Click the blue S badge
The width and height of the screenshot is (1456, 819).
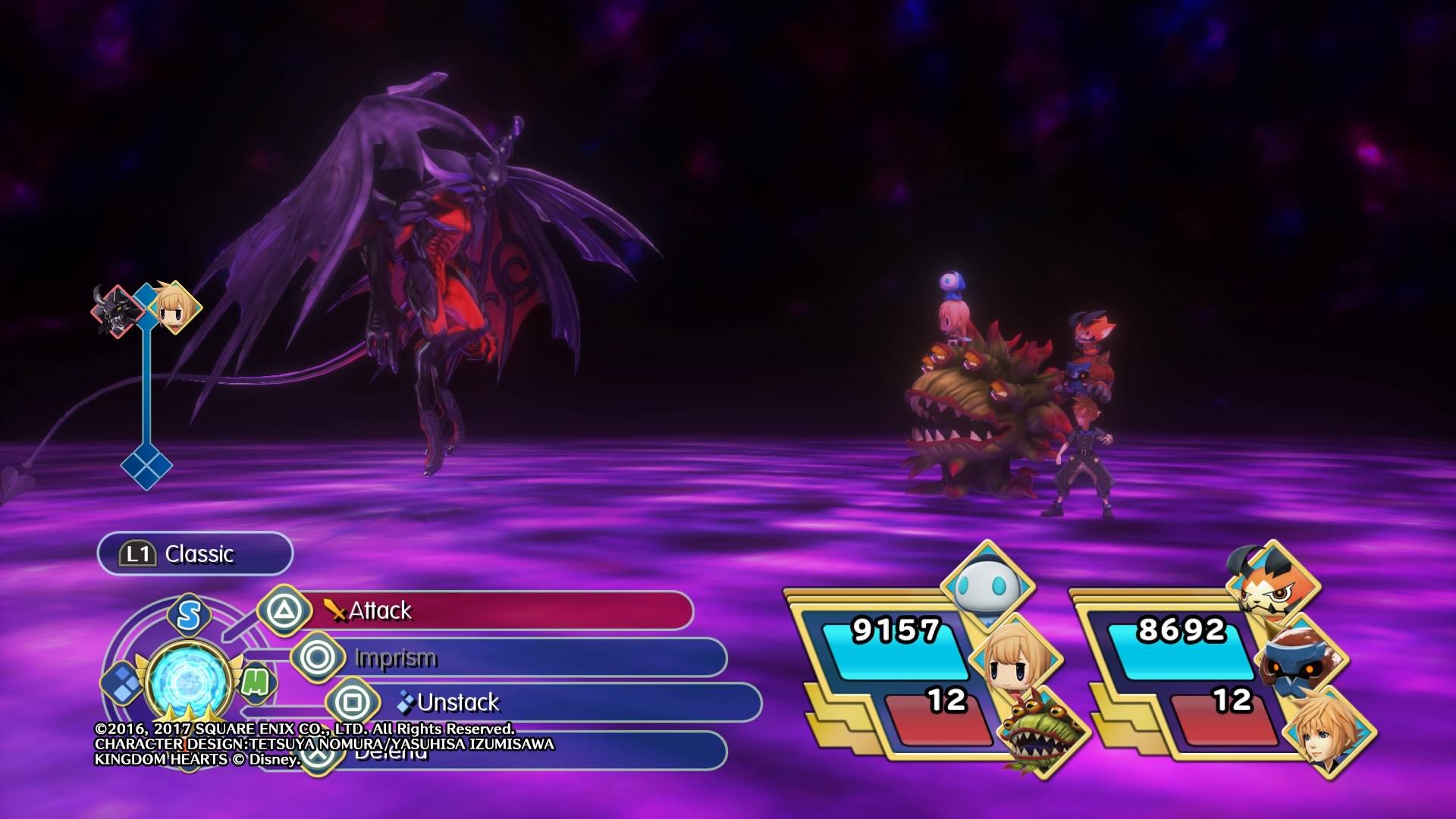pos(189,614)
